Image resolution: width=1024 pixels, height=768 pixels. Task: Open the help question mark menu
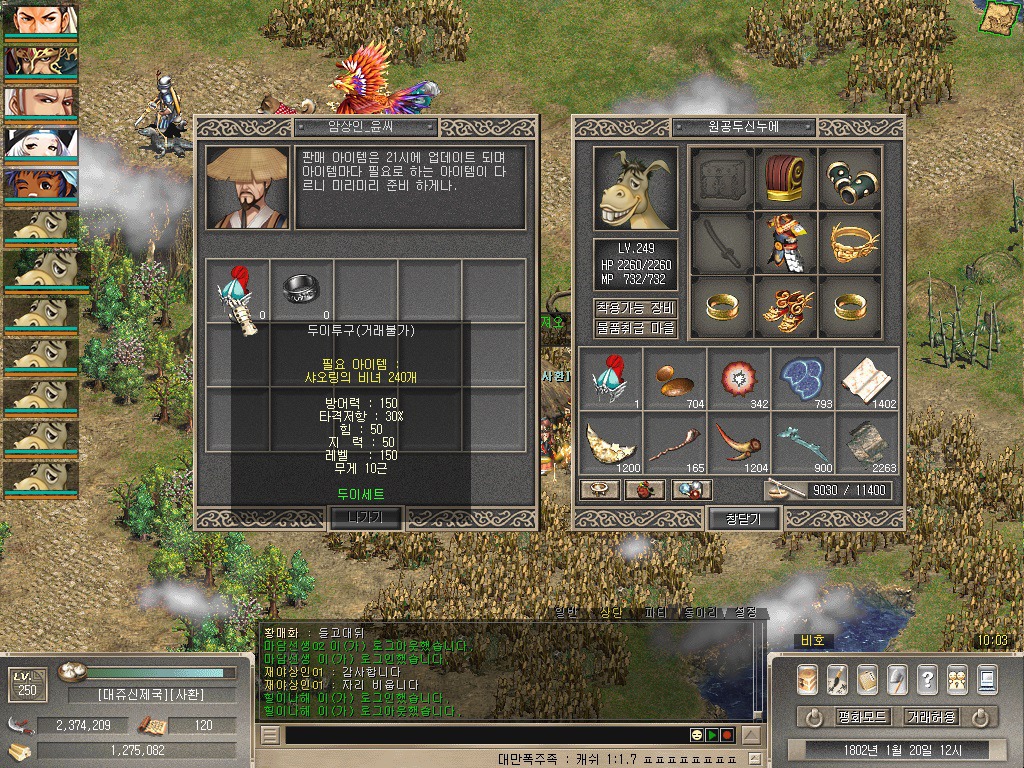[x=927, y=679]
